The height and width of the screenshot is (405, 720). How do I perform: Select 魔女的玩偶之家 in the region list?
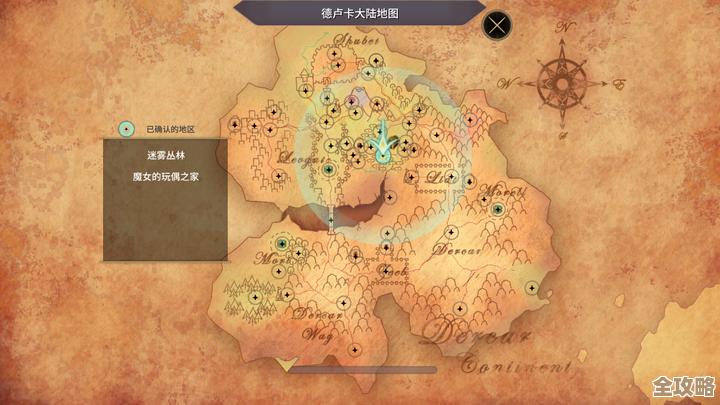(165, 176)
